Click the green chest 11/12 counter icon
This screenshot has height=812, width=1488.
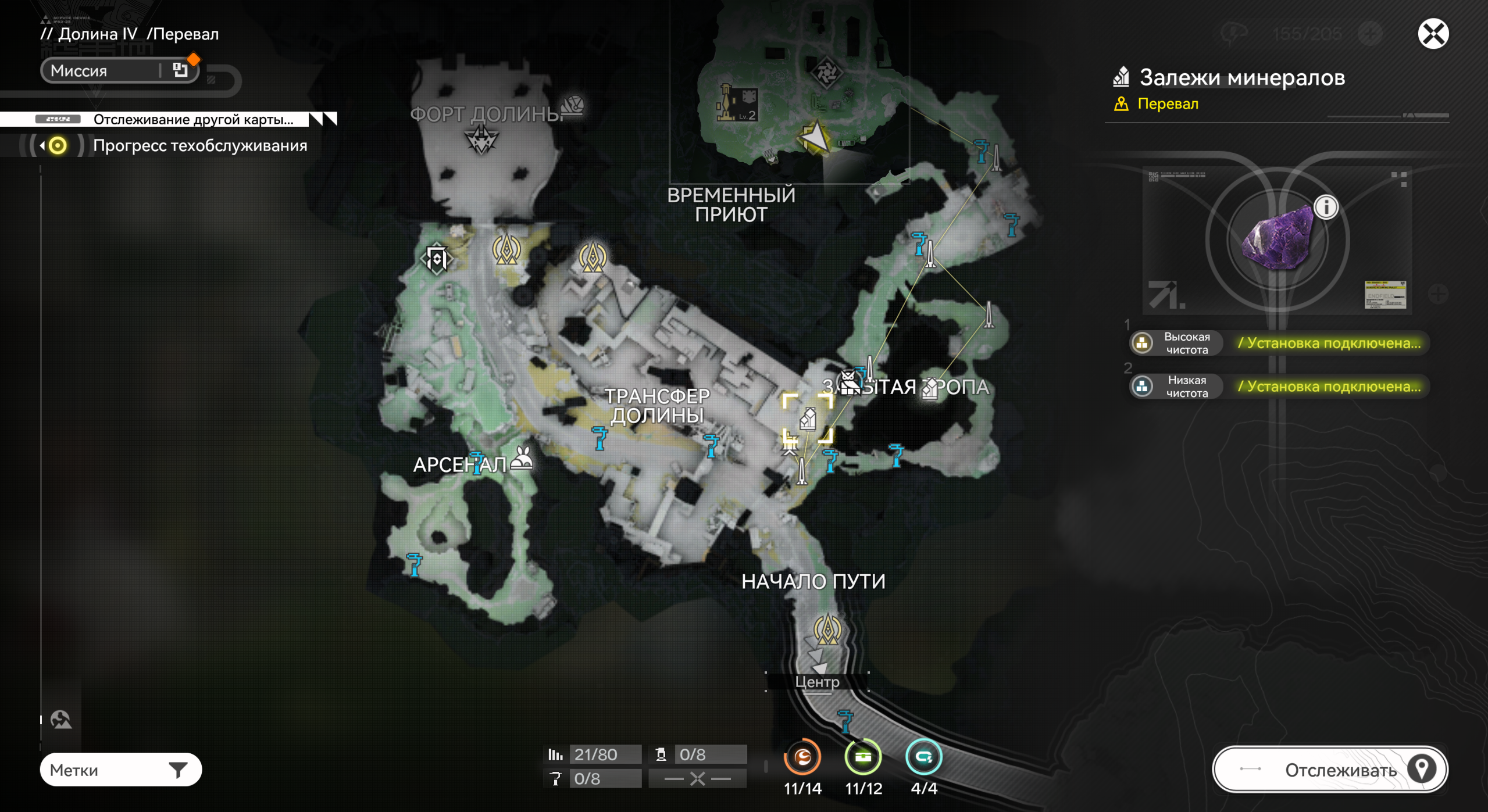863,757
